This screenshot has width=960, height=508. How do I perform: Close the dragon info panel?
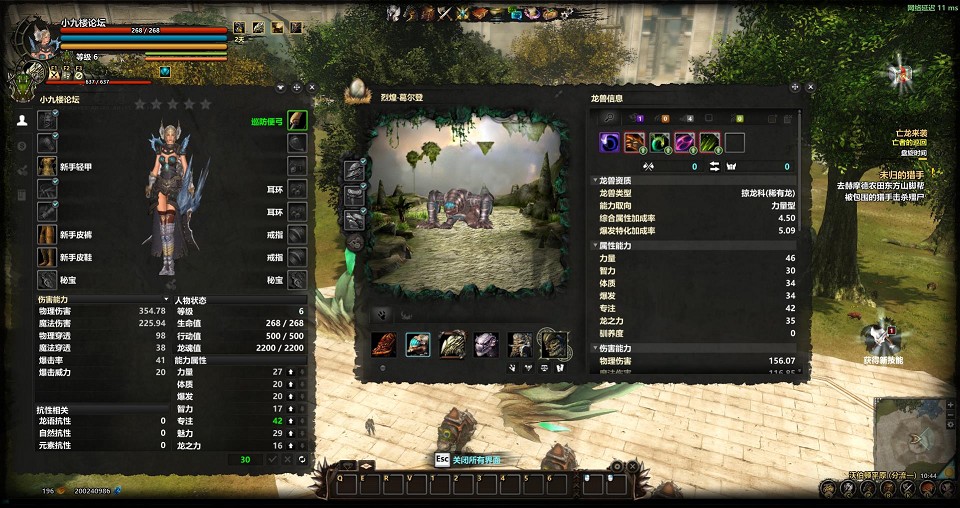pyautogui.click(x=811, y=87)
